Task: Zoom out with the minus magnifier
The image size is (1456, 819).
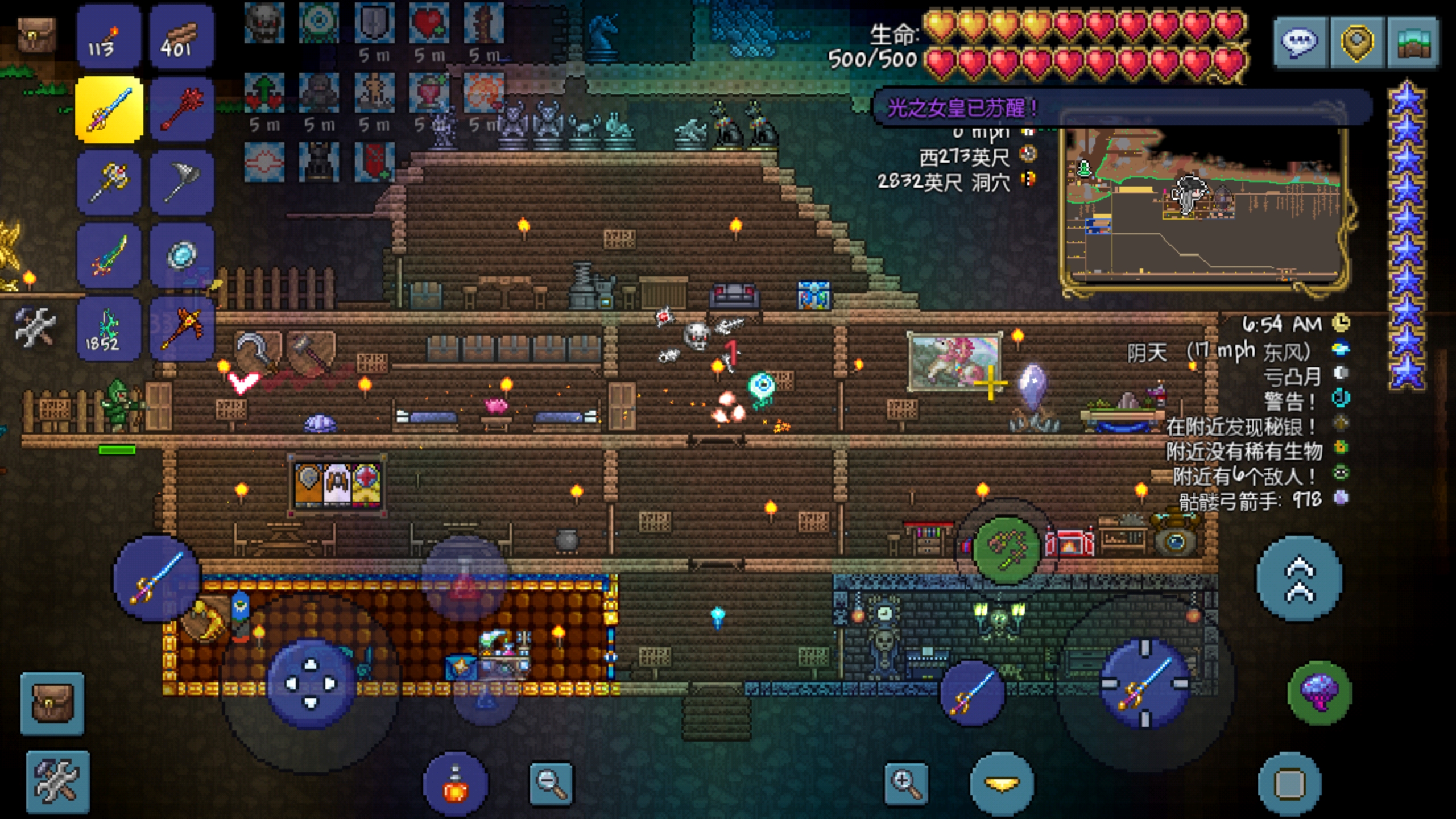Action: pyautogui.click(x=551, y=784)
